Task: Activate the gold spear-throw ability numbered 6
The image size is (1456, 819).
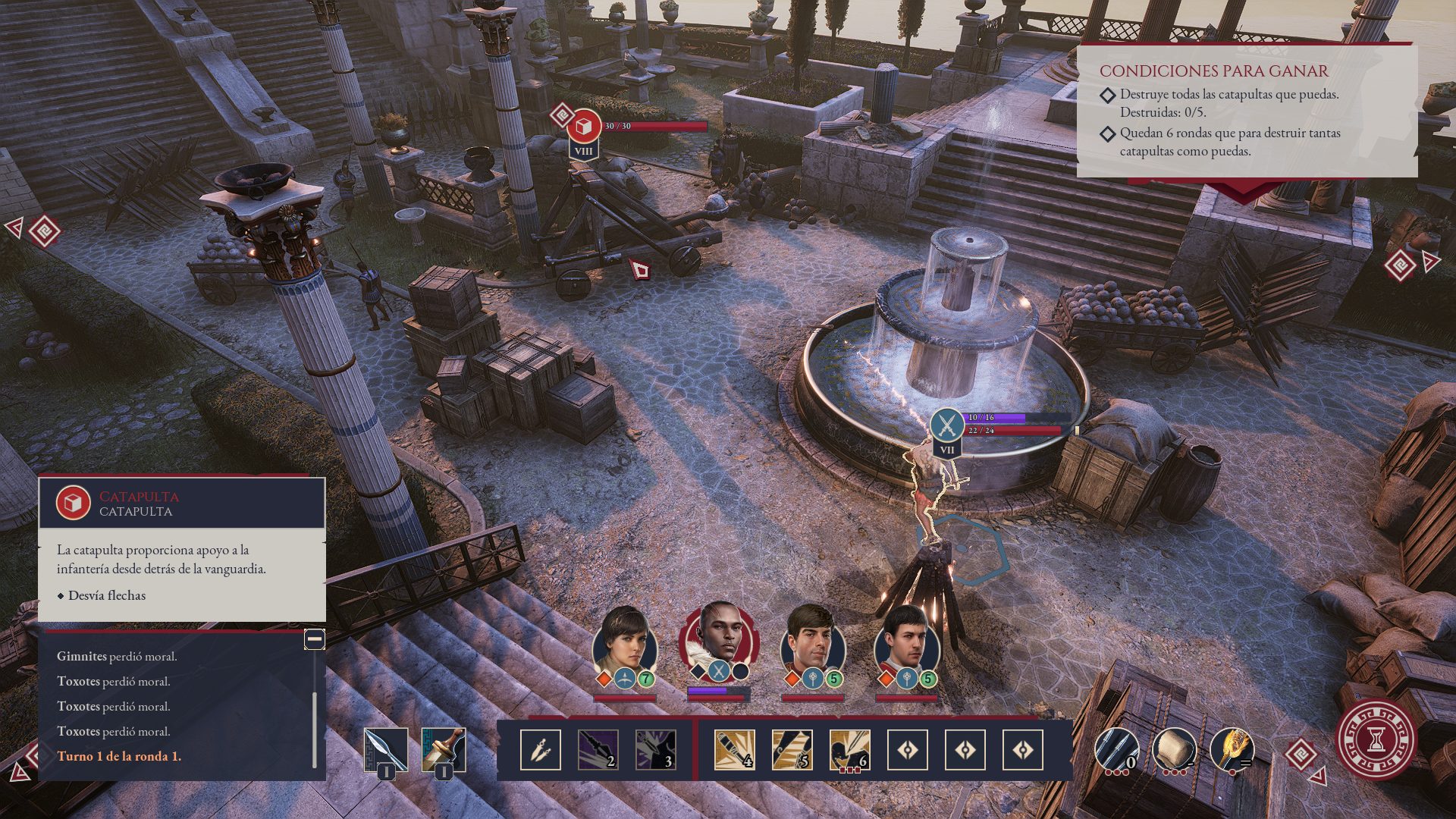Action: [x=849, y=750]
